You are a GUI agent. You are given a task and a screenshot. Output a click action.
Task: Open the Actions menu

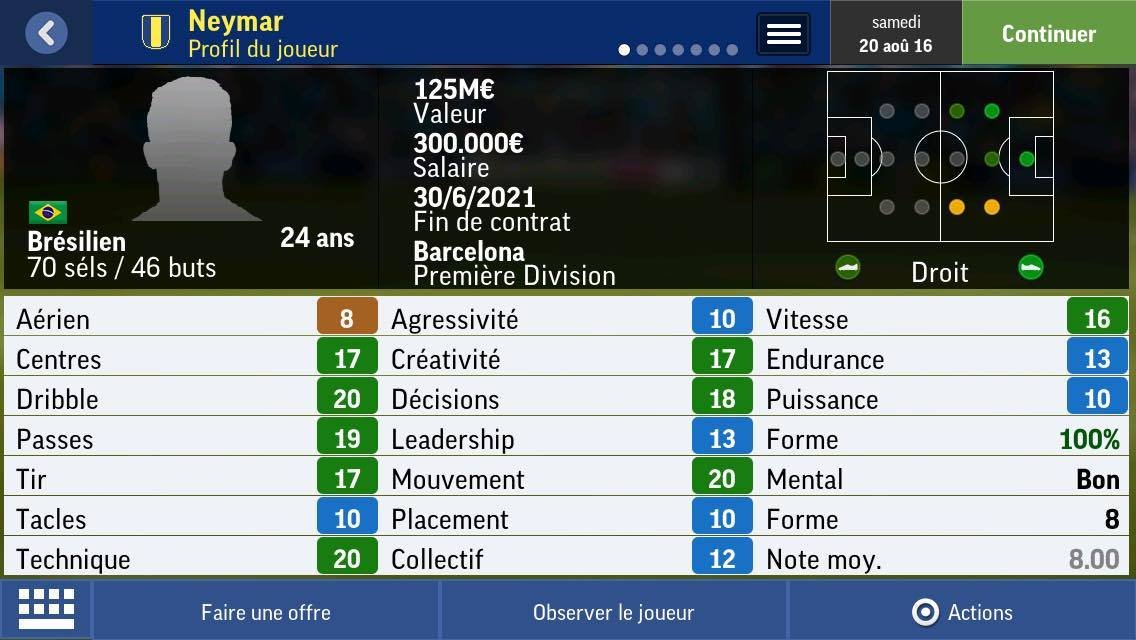[x=962, y=612]
